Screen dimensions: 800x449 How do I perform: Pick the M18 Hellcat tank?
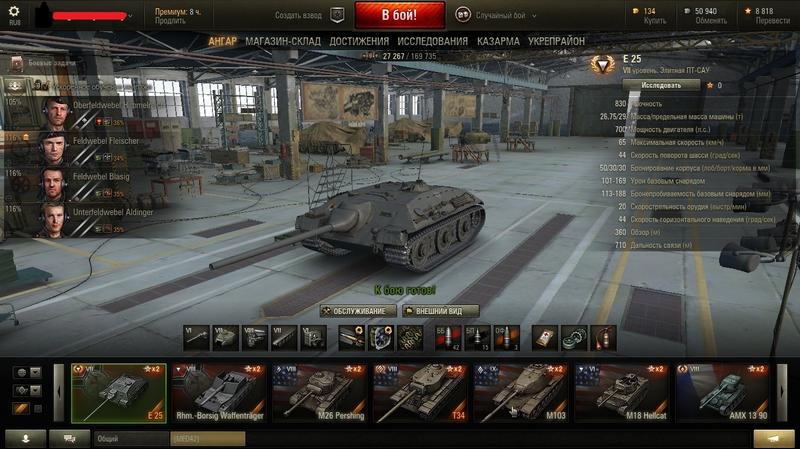(621, 393)
